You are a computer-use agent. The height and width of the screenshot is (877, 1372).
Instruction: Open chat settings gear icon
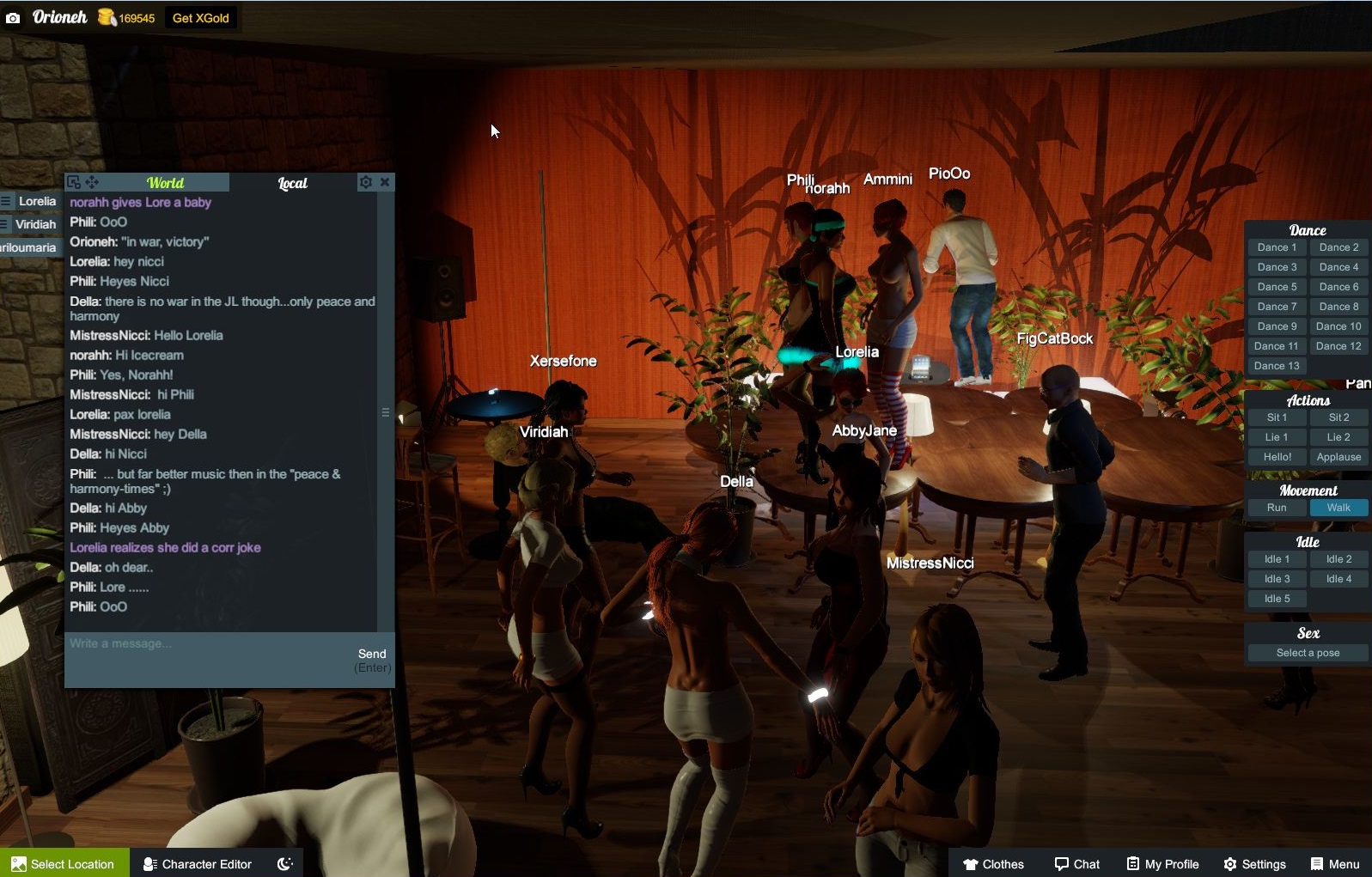(x=366, y=182)
